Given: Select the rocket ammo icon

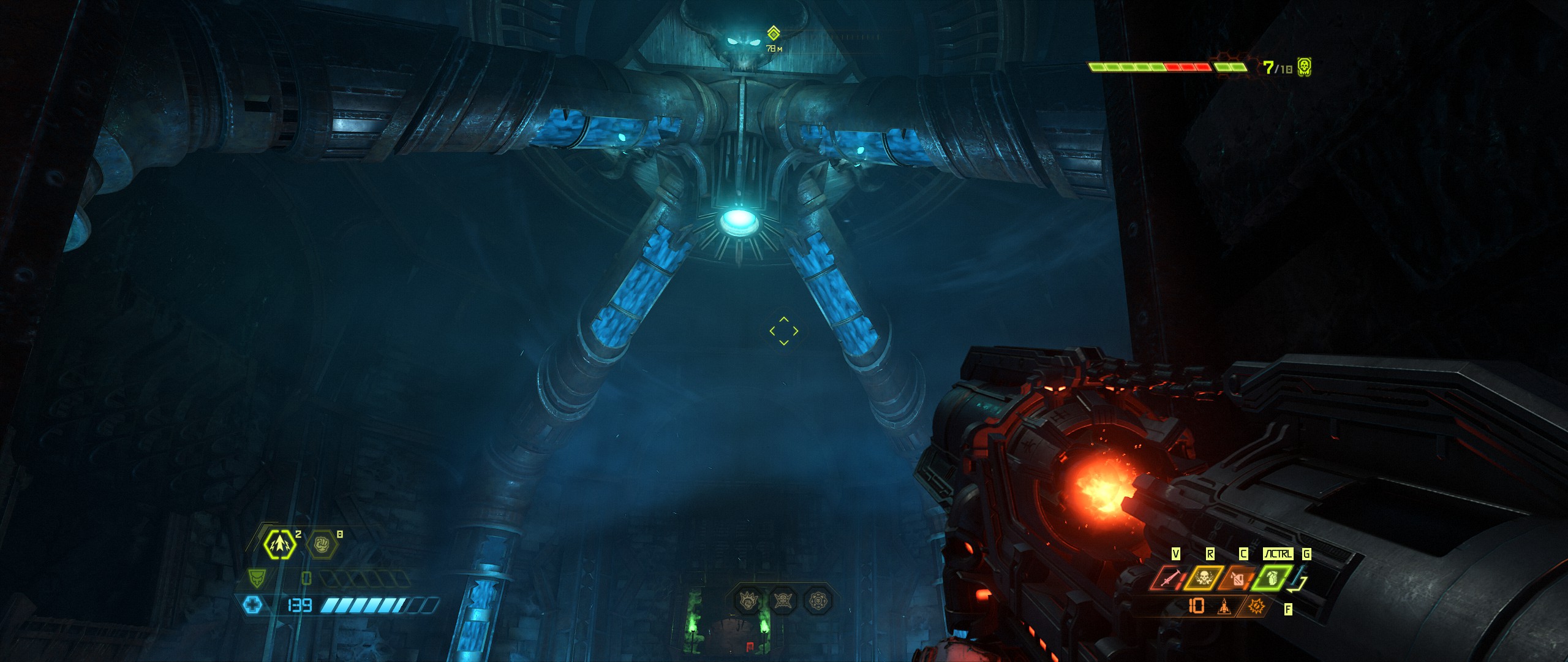Looking at the screenshot, I should pyautogui.click(x=1224, y=606).
